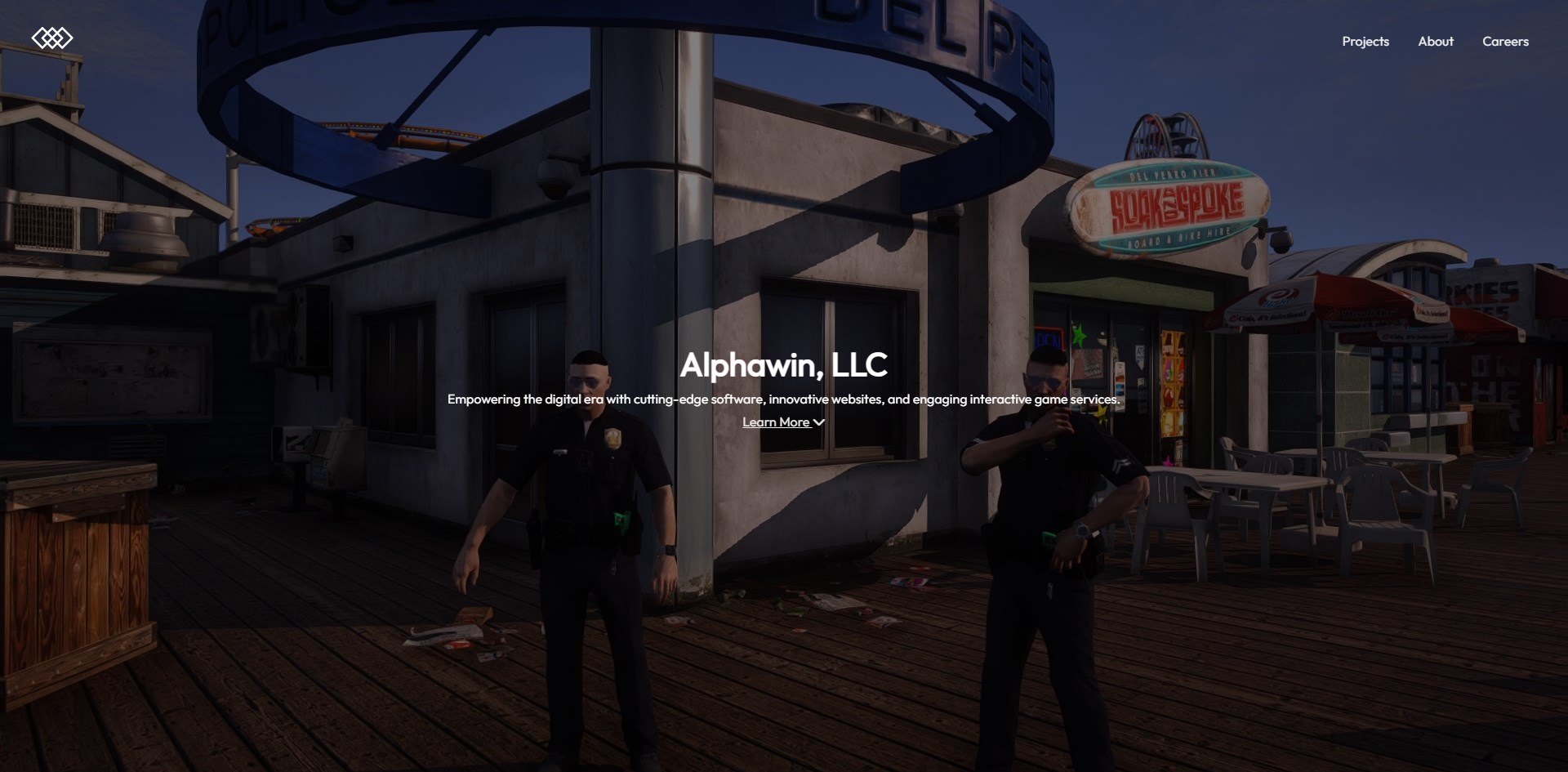Select Projects in the top navigation
Viewport: 1568px width, 772px height.
pos(1364,41)
